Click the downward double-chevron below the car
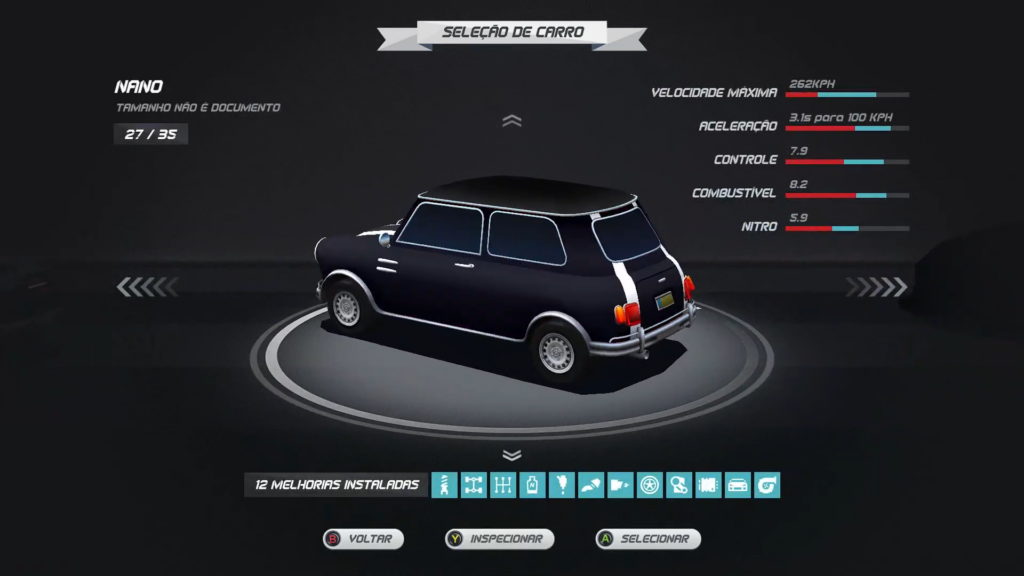Image resolution: width=1024 pixels, height=576 pixels. click(x=512, y=455)
